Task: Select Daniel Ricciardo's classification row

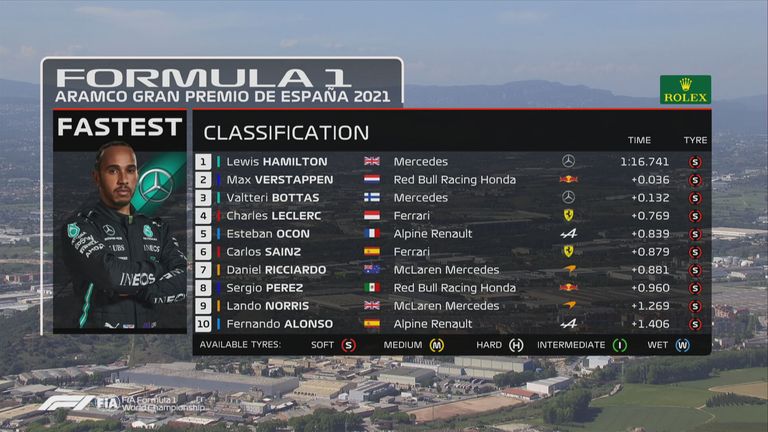Action: point(450,269)
